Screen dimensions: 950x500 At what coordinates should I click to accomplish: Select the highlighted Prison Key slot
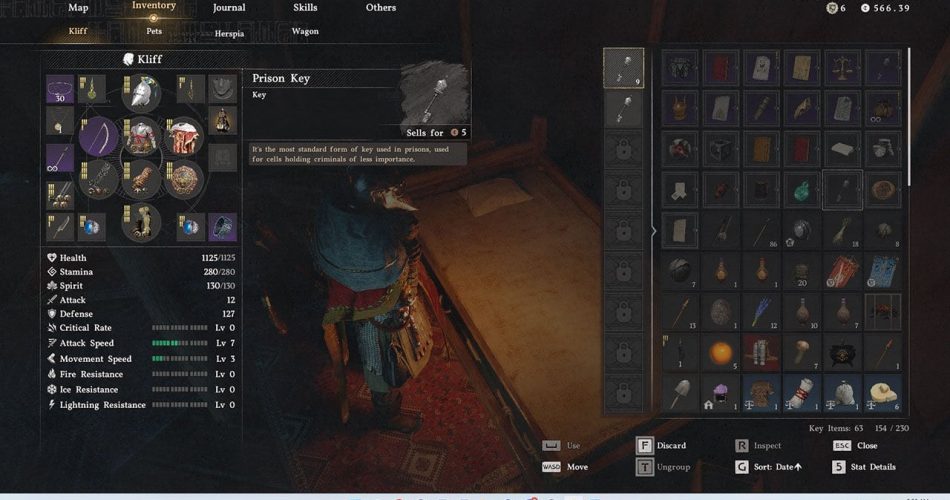(x=842, y=189)
